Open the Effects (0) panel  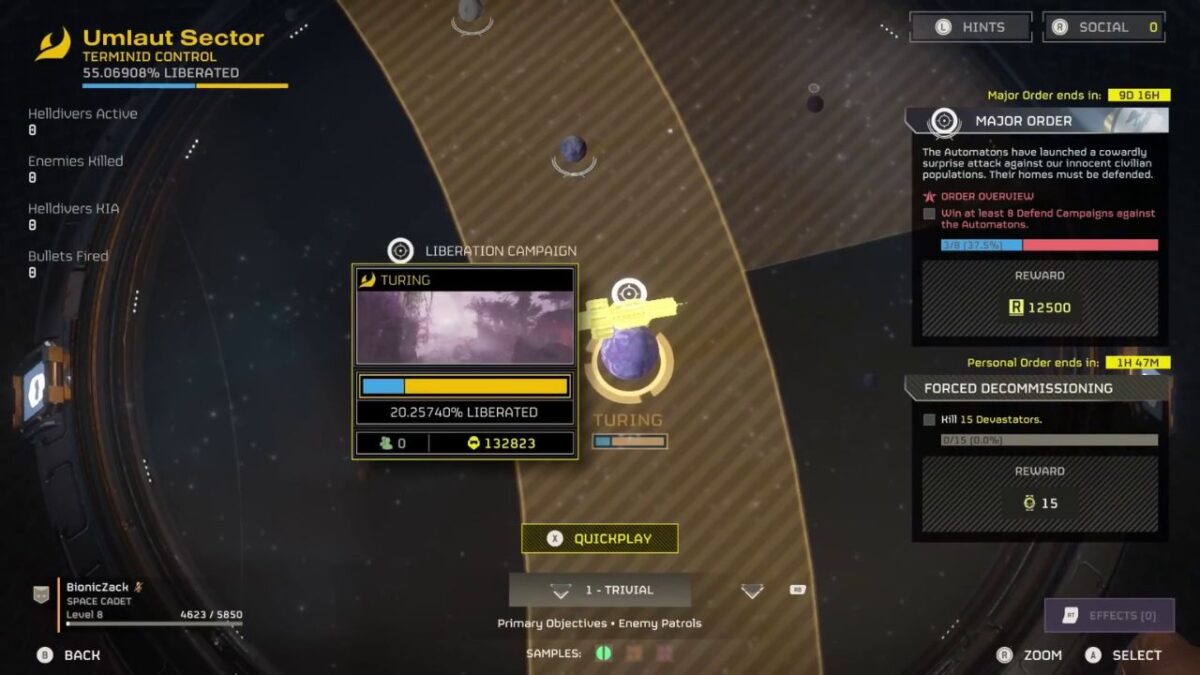click(x=1109, y=615)
